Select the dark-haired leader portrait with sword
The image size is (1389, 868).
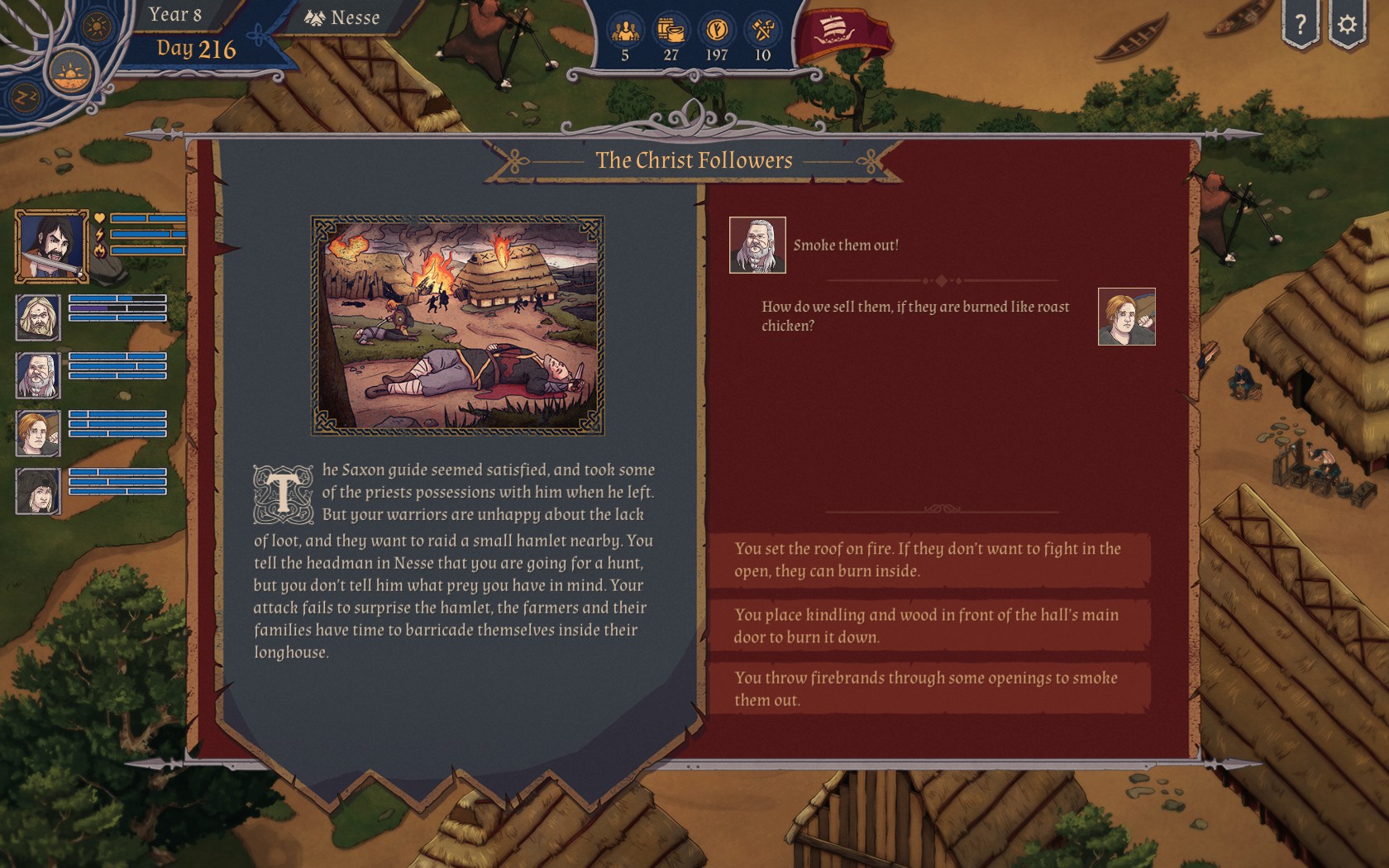[x=51, y=246]
